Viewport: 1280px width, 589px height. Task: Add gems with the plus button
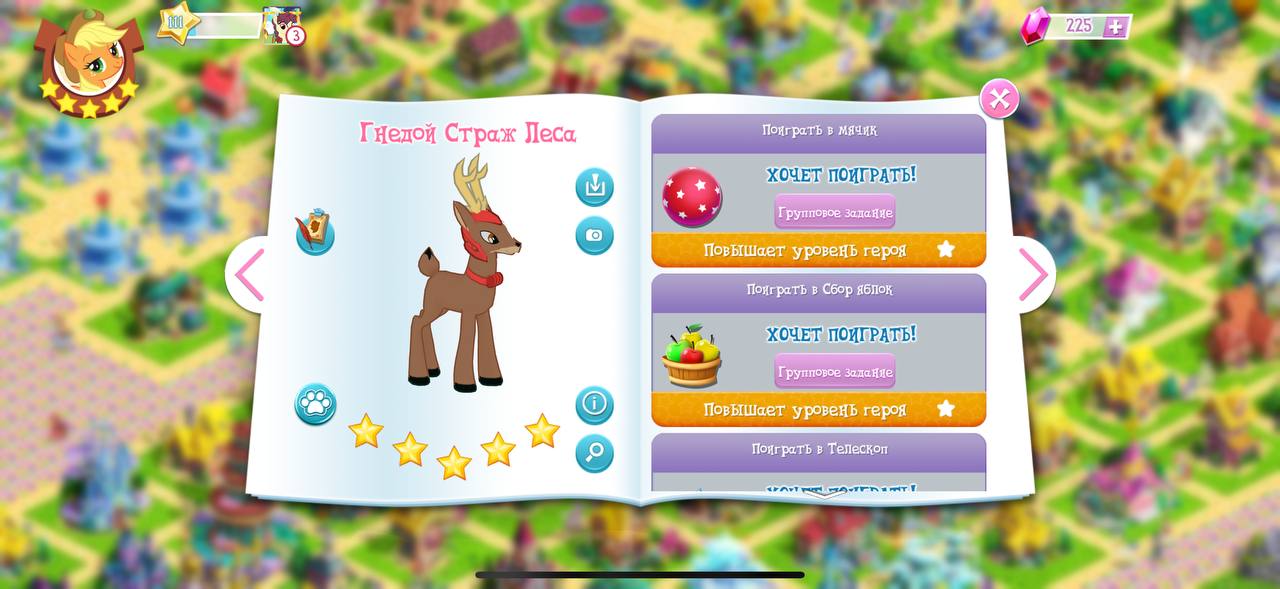[1116, 27]
